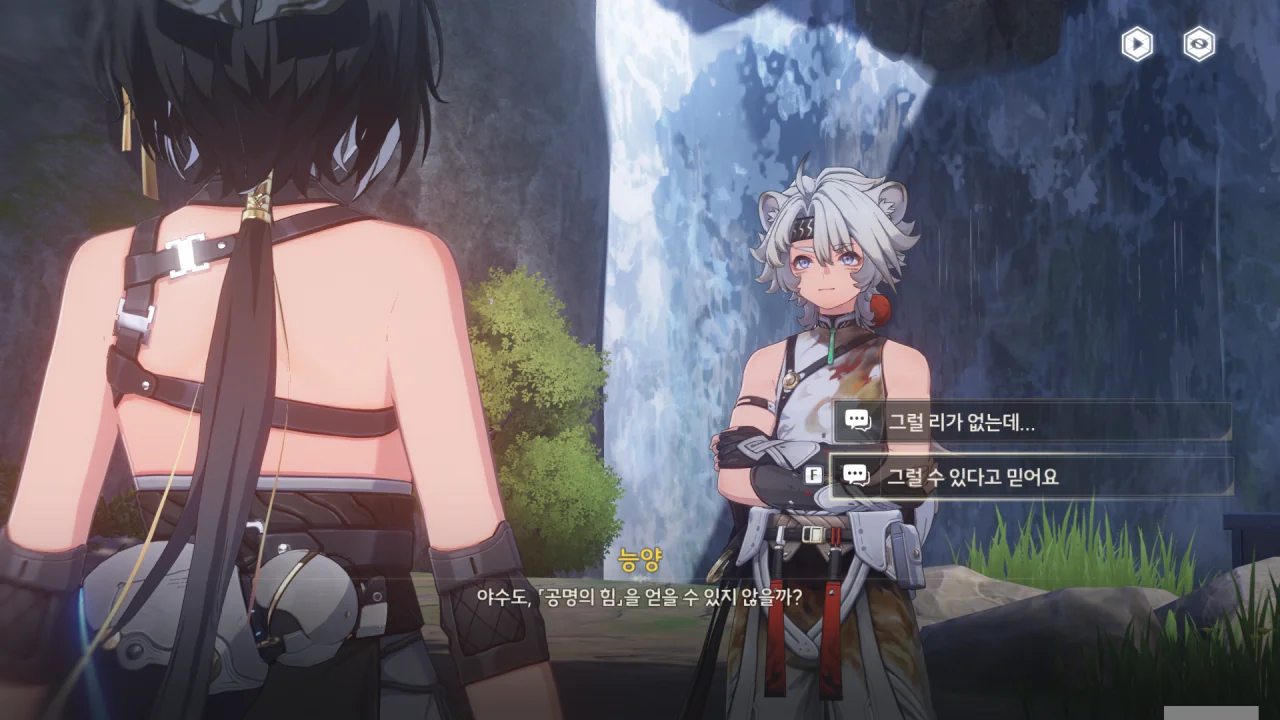Choose the reply "그럴 리가 없는데..."

[x=1030, y=422]
